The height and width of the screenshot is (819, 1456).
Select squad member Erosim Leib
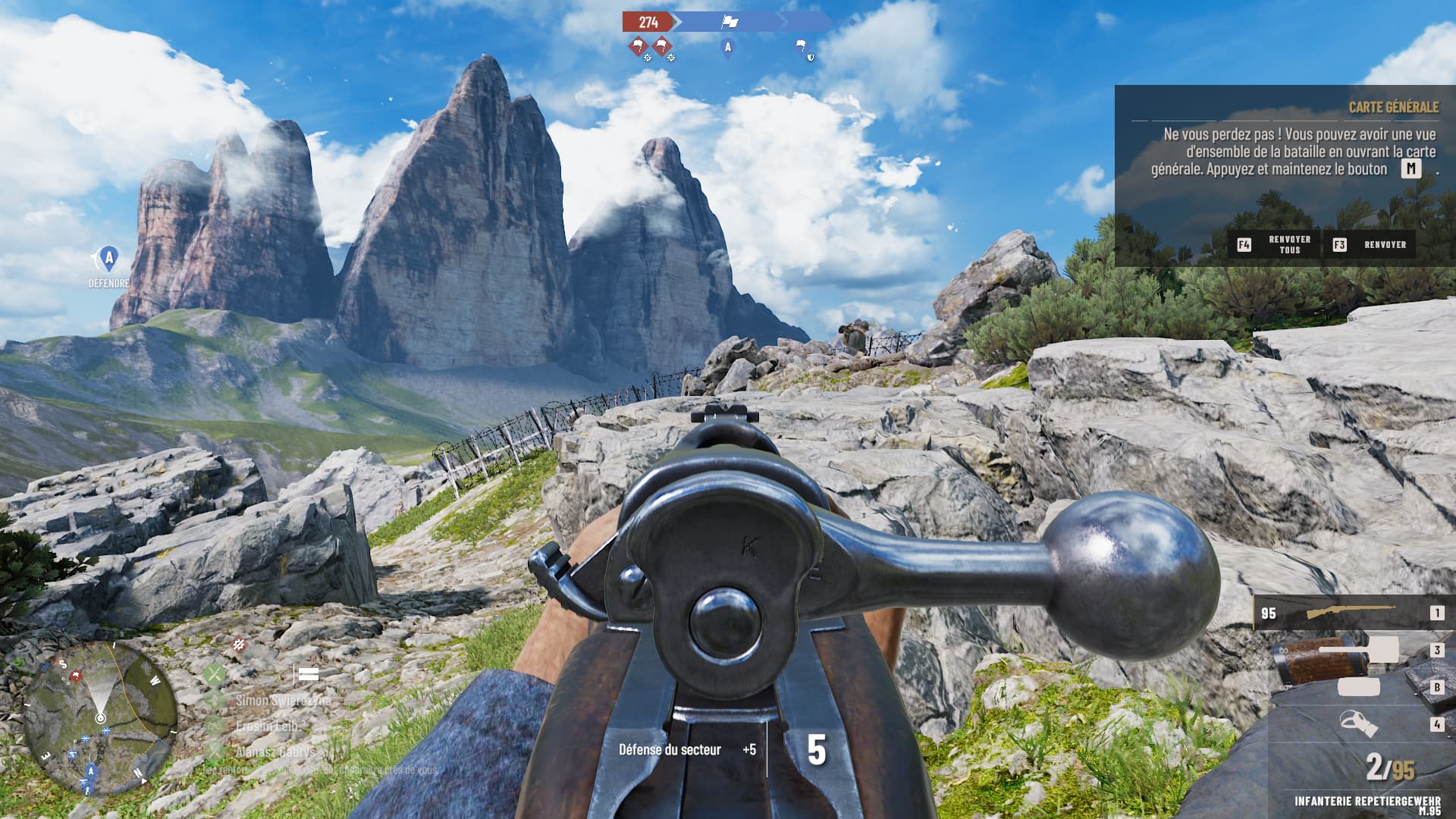point(265,726)
